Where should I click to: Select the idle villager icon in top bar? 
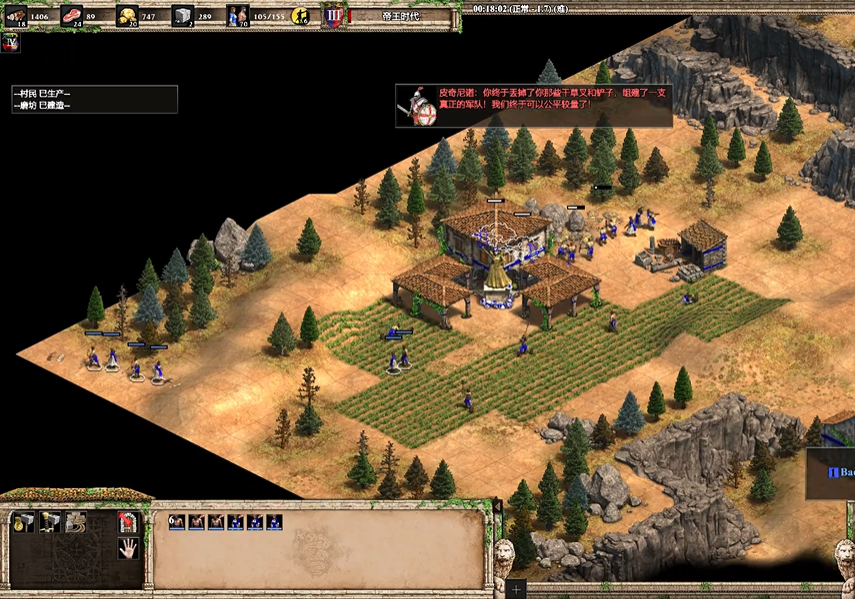click(299, 15)
